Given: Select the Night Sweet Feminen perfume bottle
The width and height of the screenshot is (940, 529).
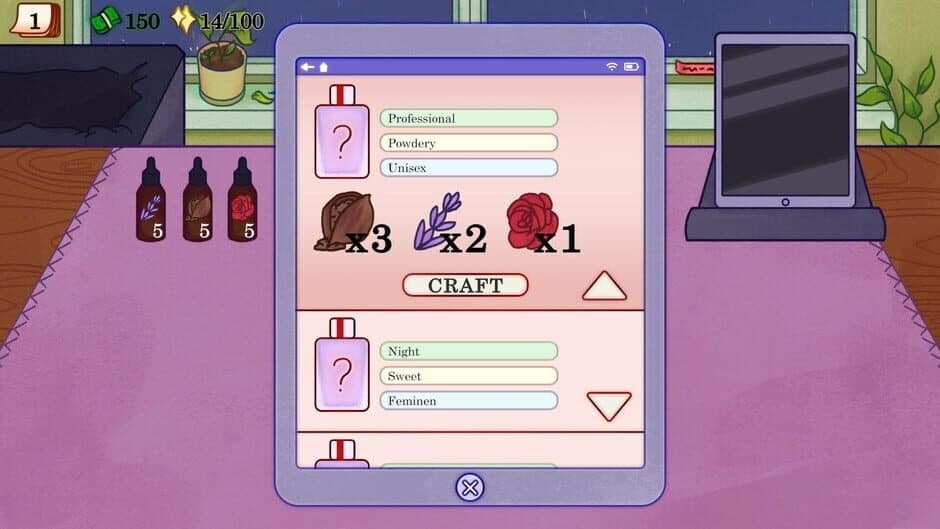Looking at the screenshot, I should tap(342, 366).
